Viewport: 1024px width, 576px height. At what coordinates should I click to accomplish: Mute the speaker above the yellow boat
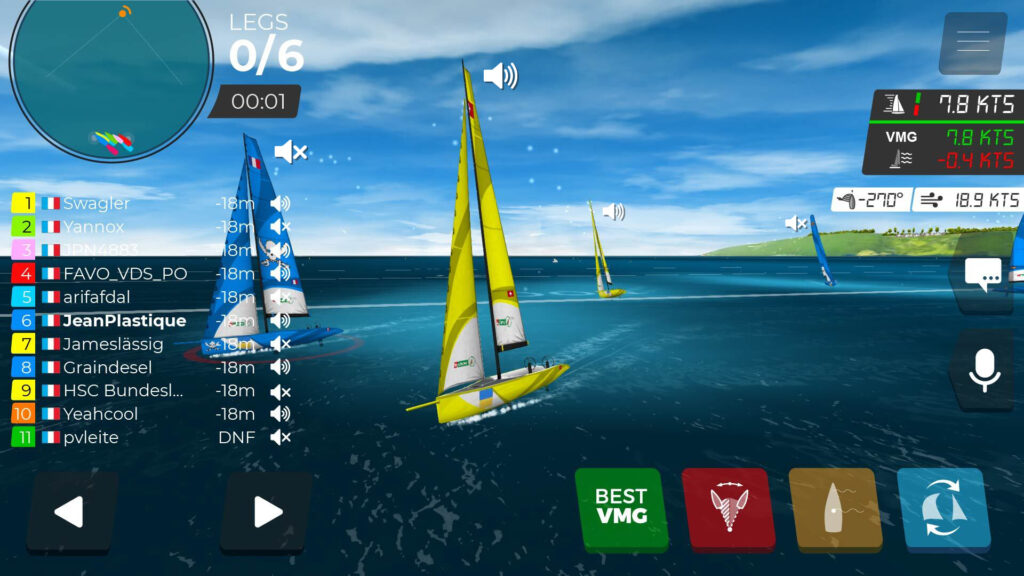(500, 76)
